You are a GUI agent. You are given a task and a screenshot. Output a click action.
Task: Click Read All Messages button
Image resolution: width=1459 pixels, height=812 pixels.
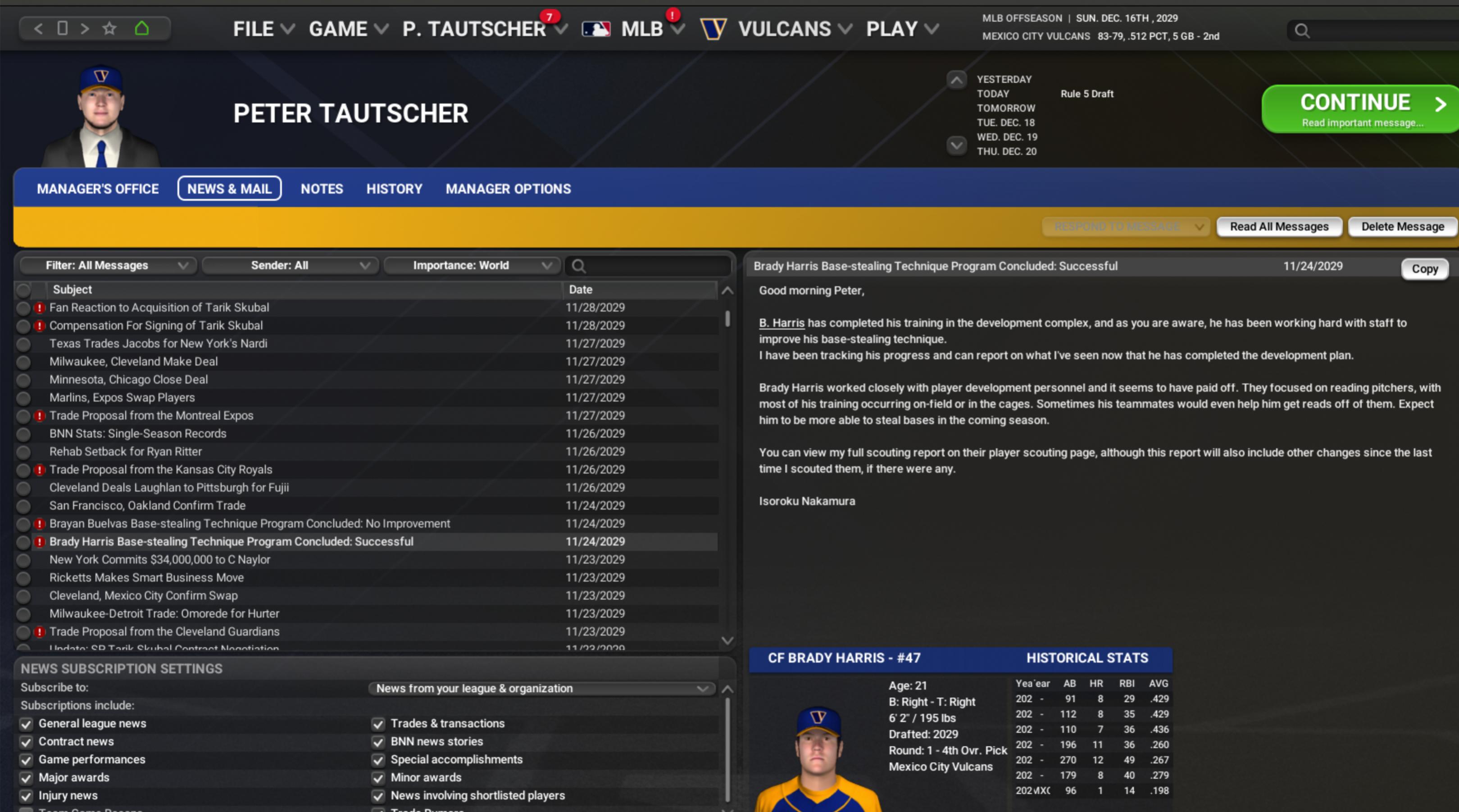(x=1279, y=227)
